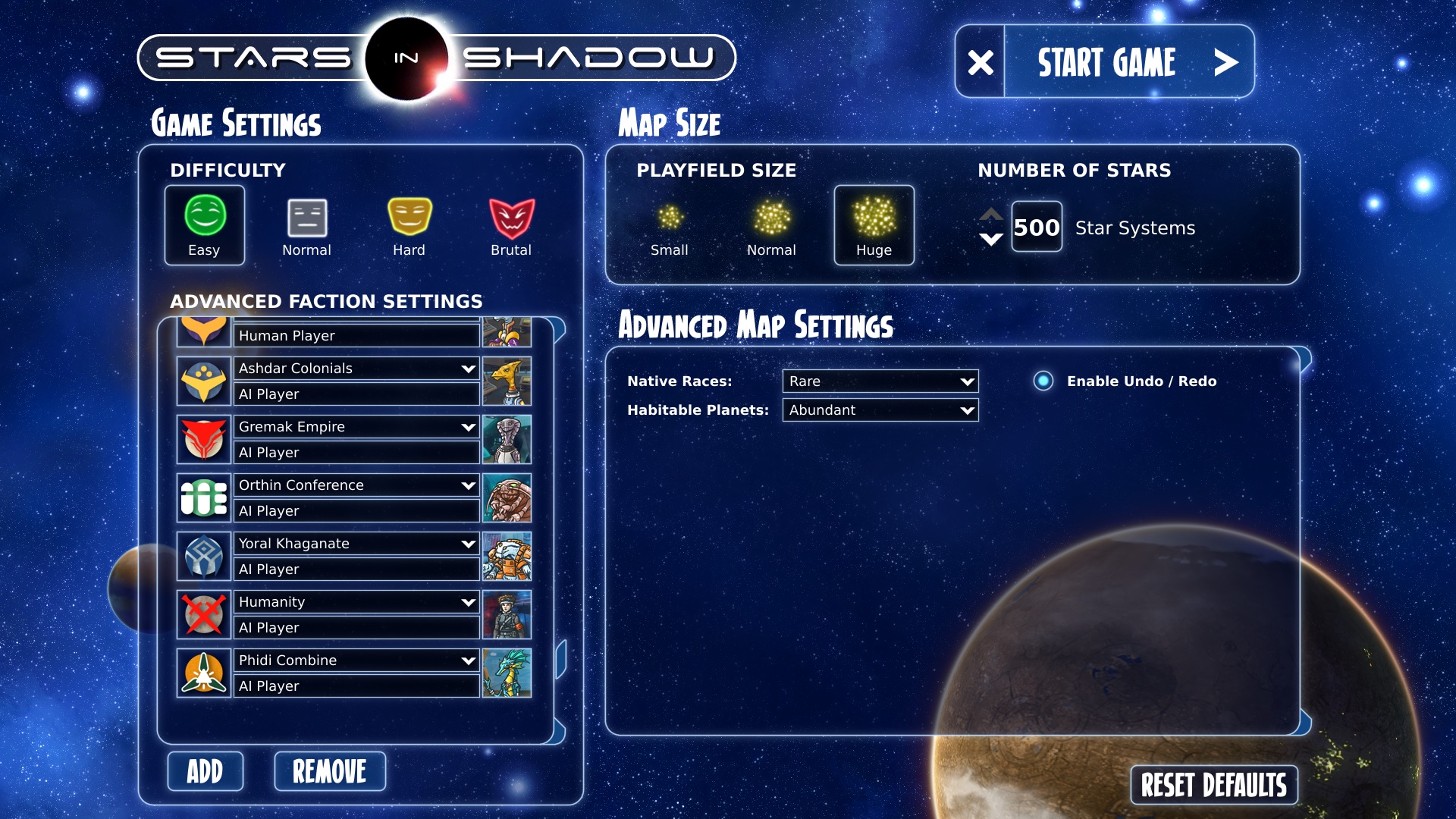Choose Normal difficulty
Image resolution: width=1456 pixels, height=819 pixels.
tap(306, 225)
